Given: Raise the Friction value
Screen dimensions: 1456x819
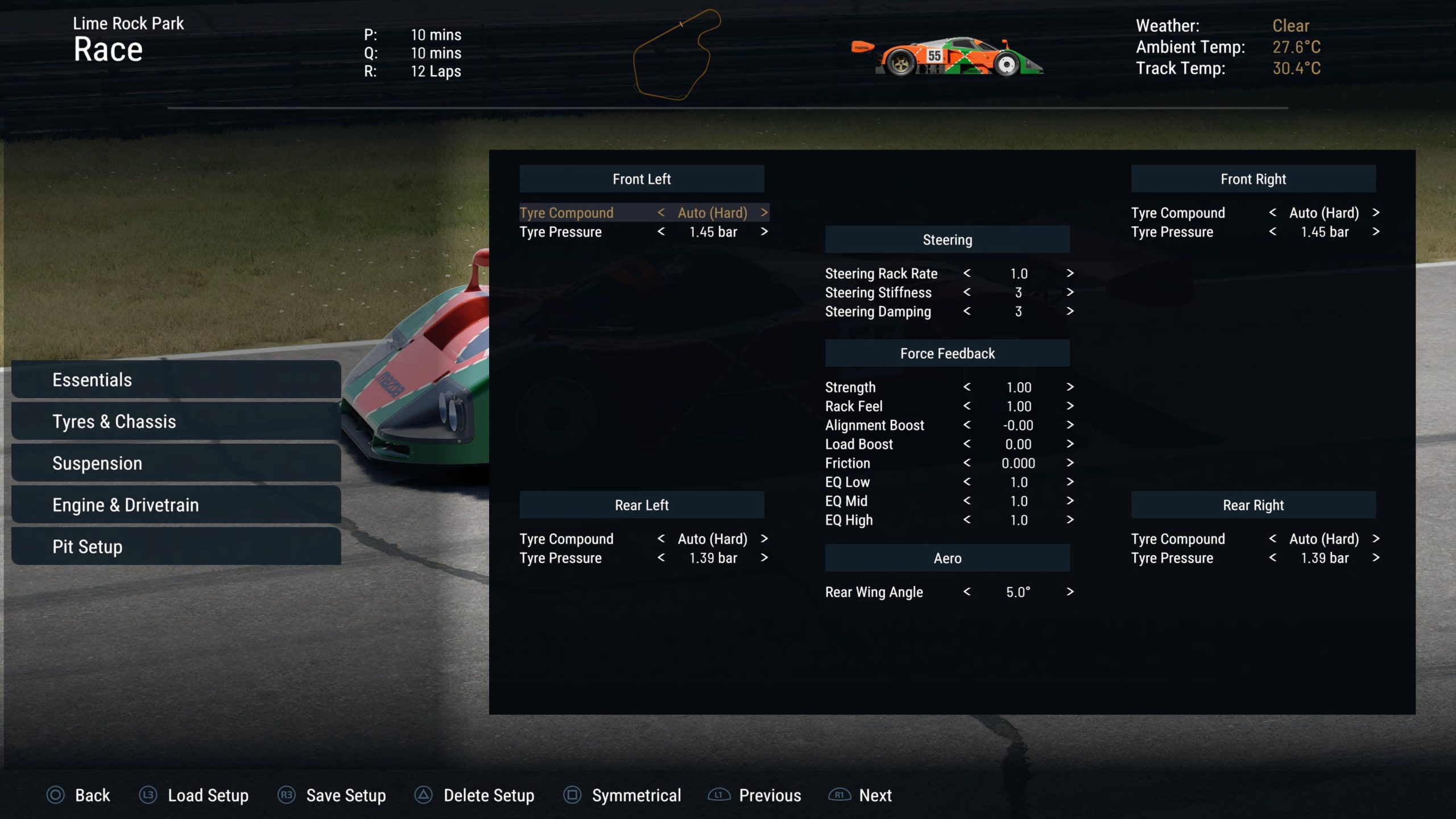Looking at the screenshot, I should (x=1069, y=463).
